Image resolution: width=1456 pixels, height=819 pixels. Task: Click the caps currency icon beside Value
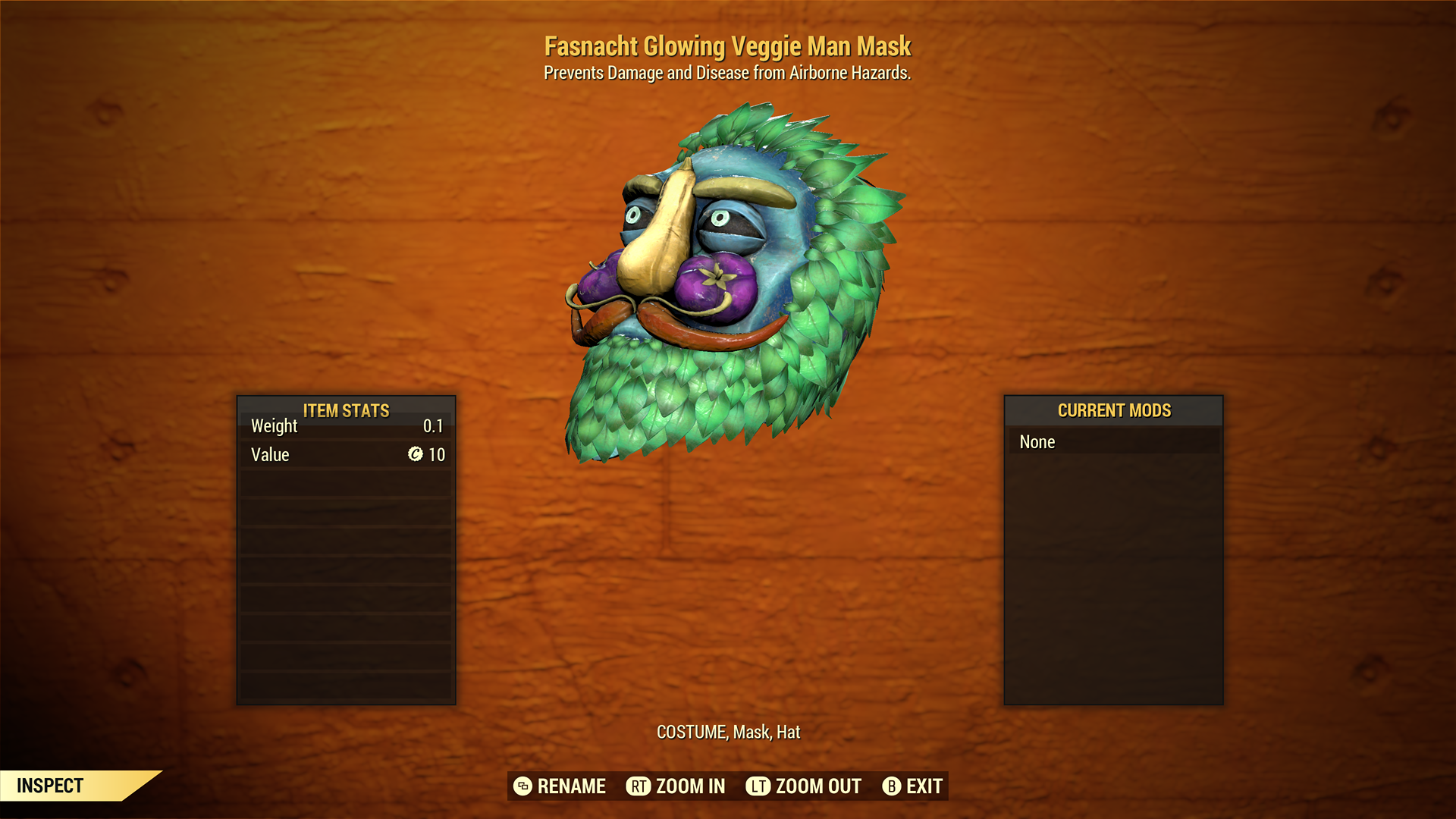(x=414, y=454)
